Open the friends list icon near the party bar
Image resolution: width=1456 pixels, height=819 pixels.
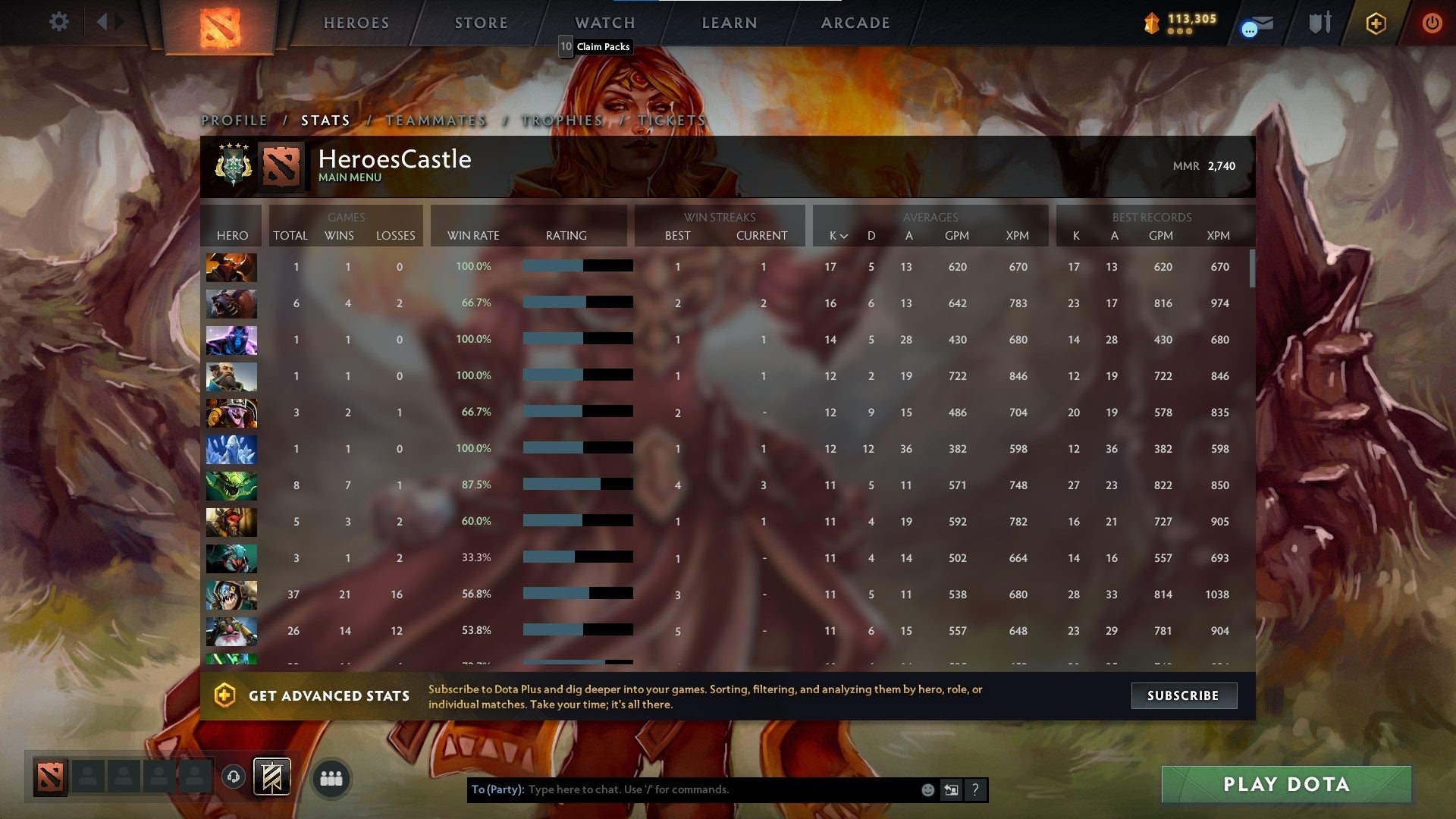click(331, 777)
